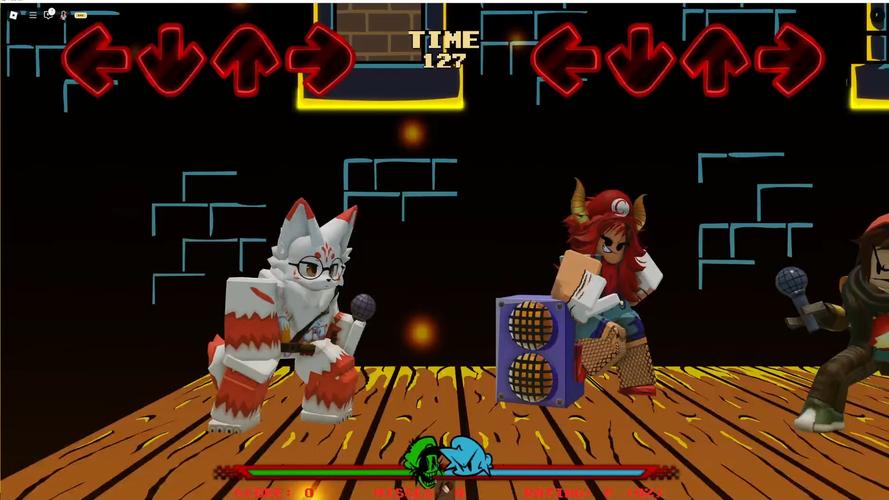Hit the second left arrow receptor

click(x=564, y=59)
